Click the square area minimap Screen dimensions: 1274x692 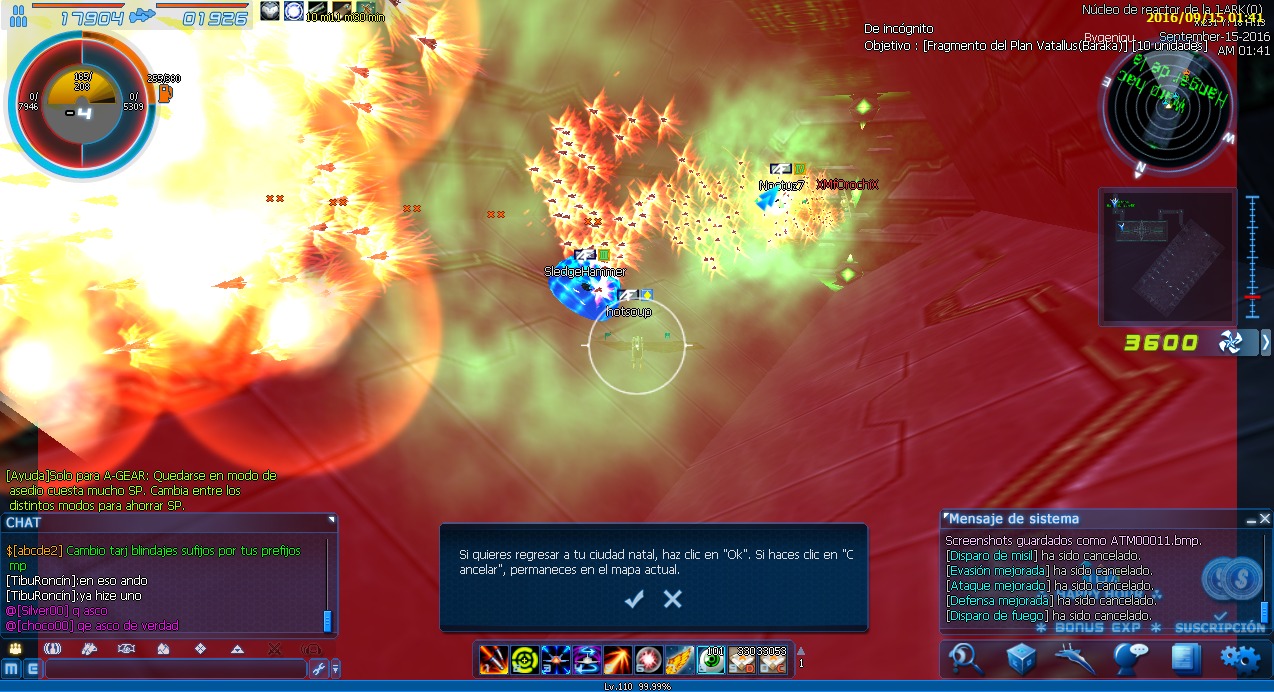1166,256
